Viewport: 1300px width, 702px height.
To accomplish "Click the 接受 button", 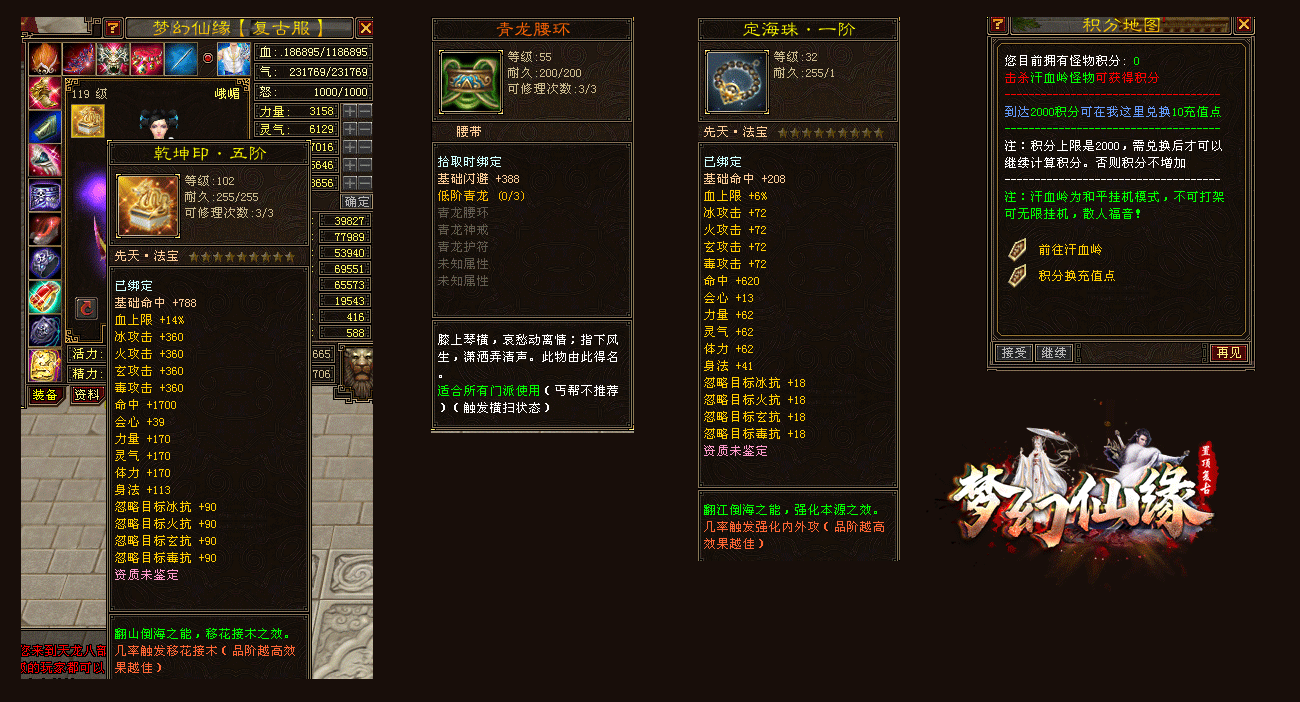I will [1013, 353].
